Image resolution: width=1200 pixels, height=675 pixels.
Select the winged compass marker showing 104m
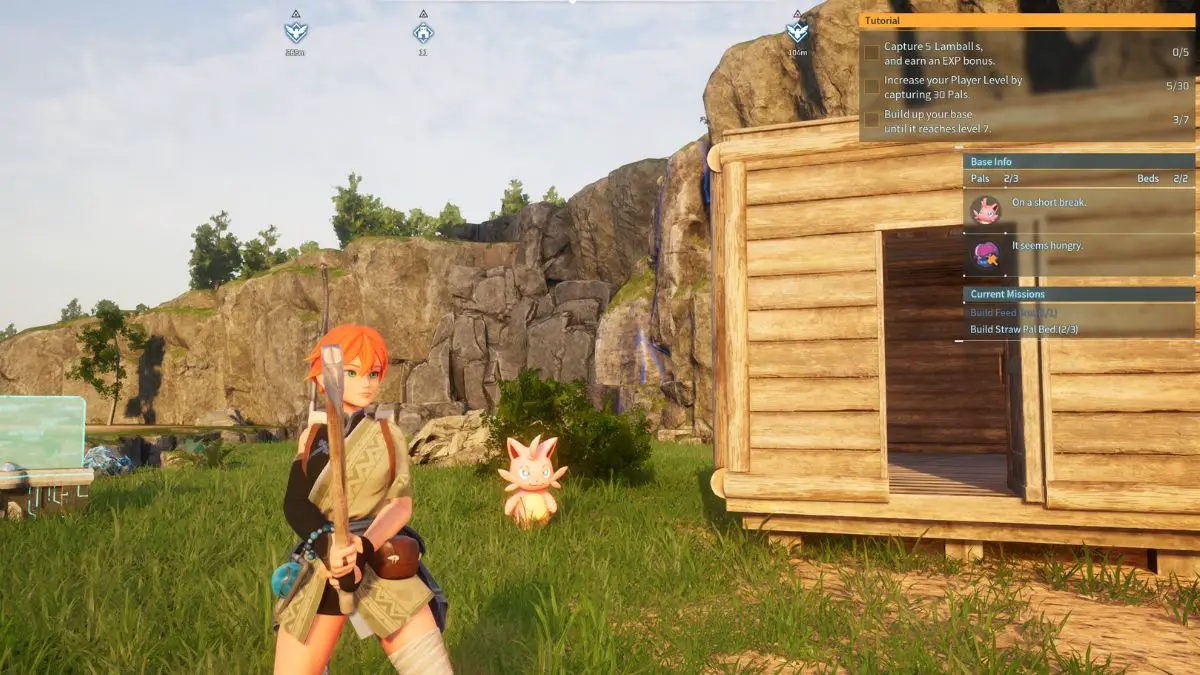tap(797, 32)
